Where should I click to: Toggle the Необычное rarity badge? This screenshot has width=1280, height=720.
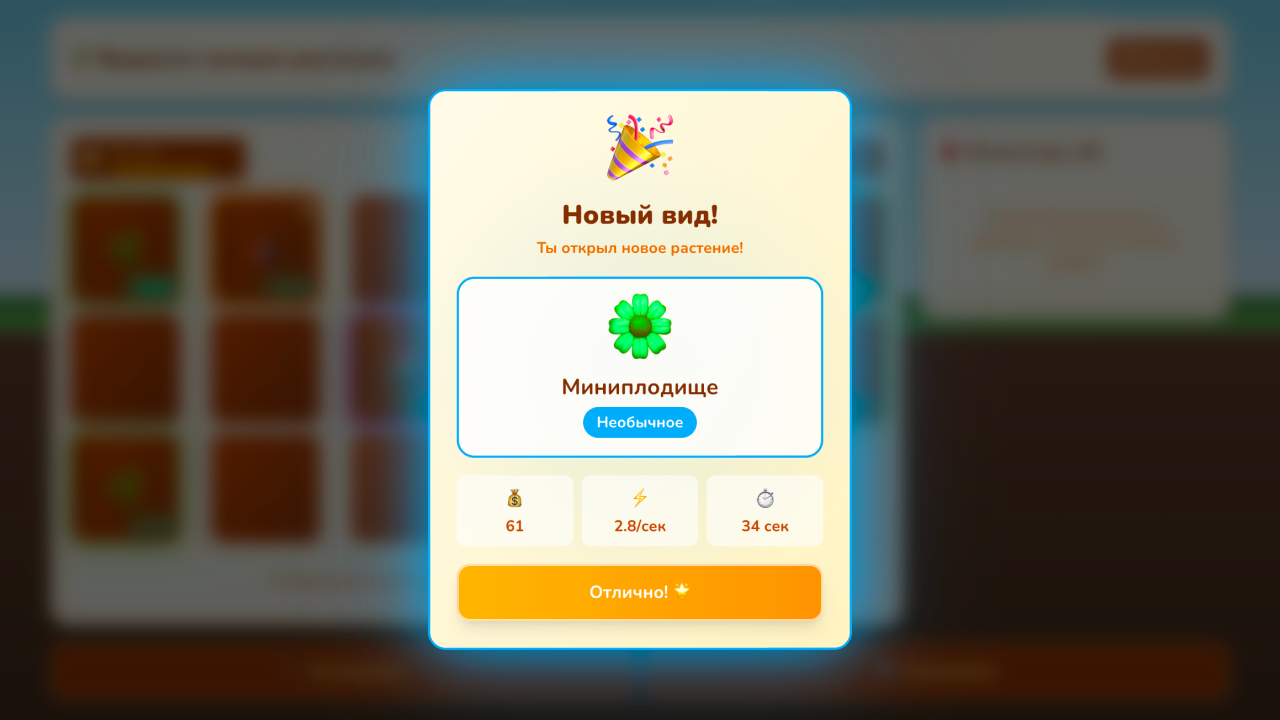[x=640, y=422]
